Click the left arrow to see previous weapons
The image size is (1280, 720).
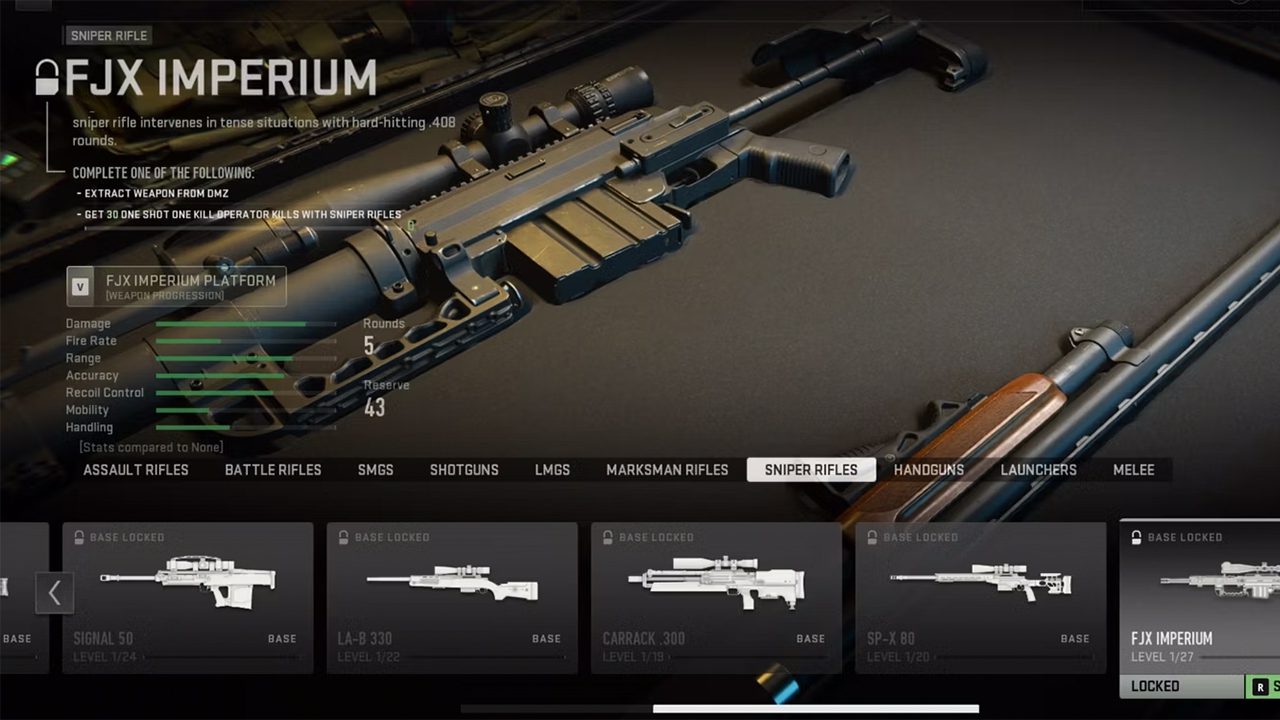click(x=54, y=593)
